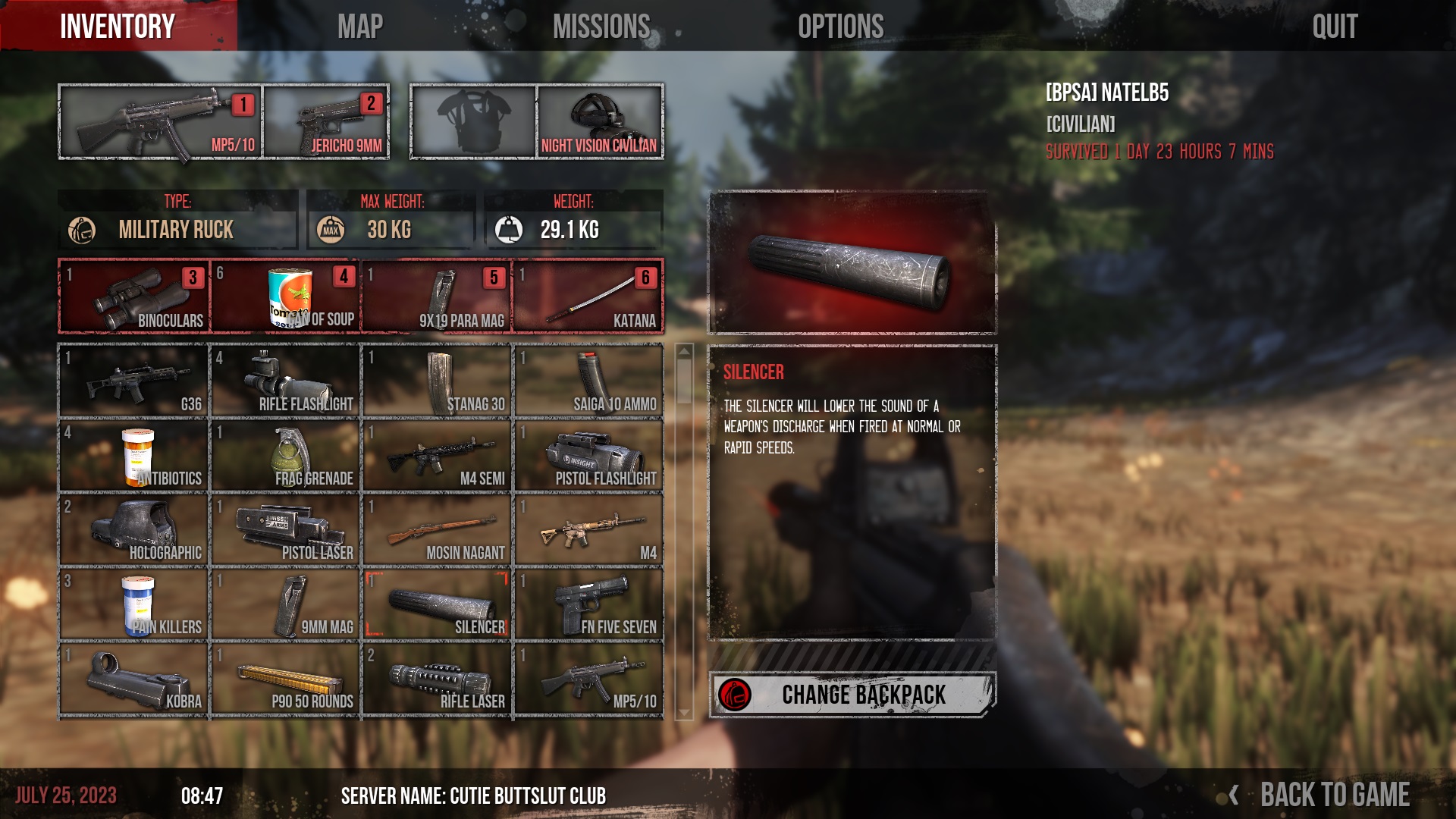Screen dimensions: 1456x819
Task: Quit the game from top menu
Action: click(x=1335, y=27)
